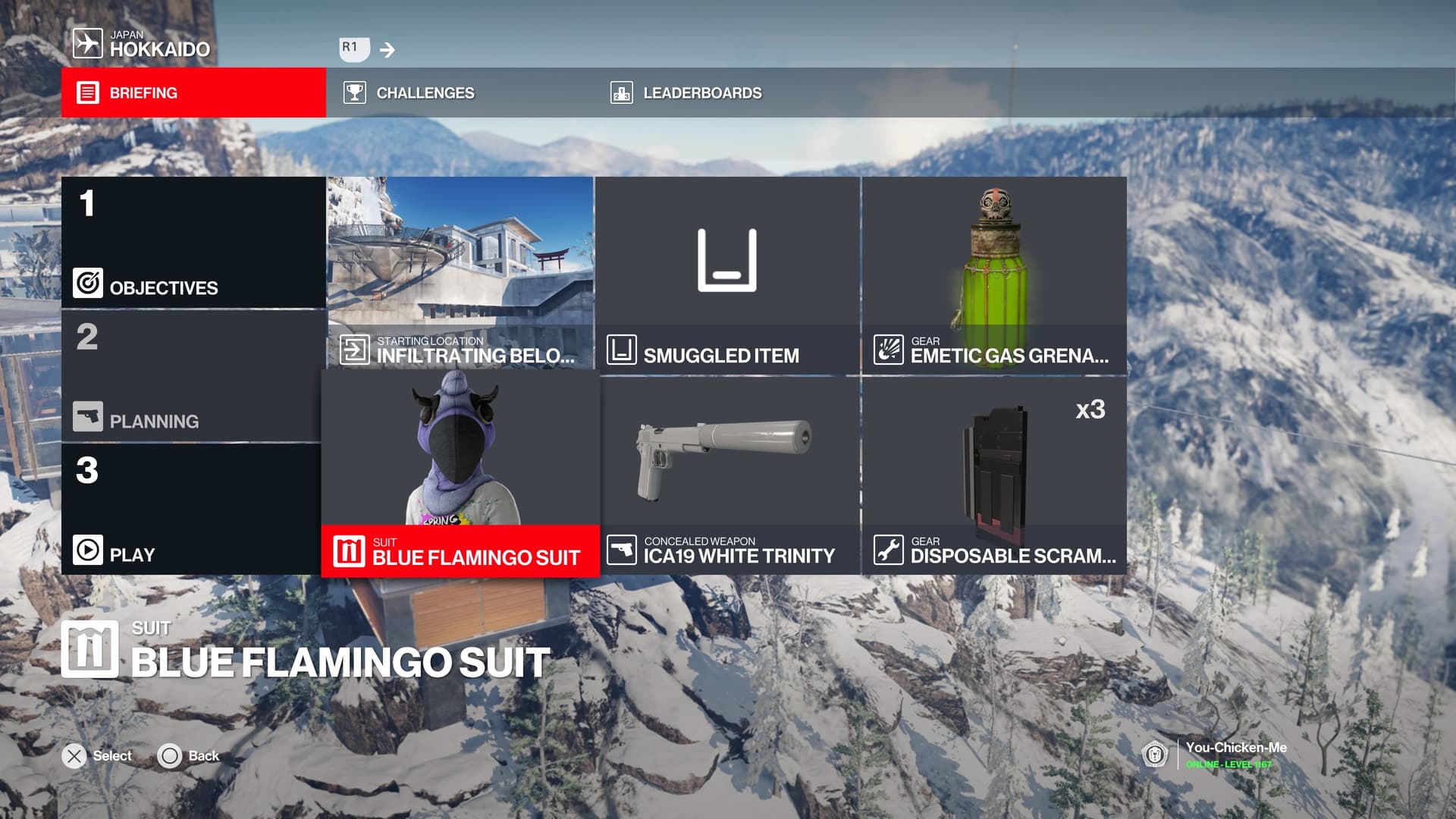Show the Leaderboards tab

coord(701,93)
